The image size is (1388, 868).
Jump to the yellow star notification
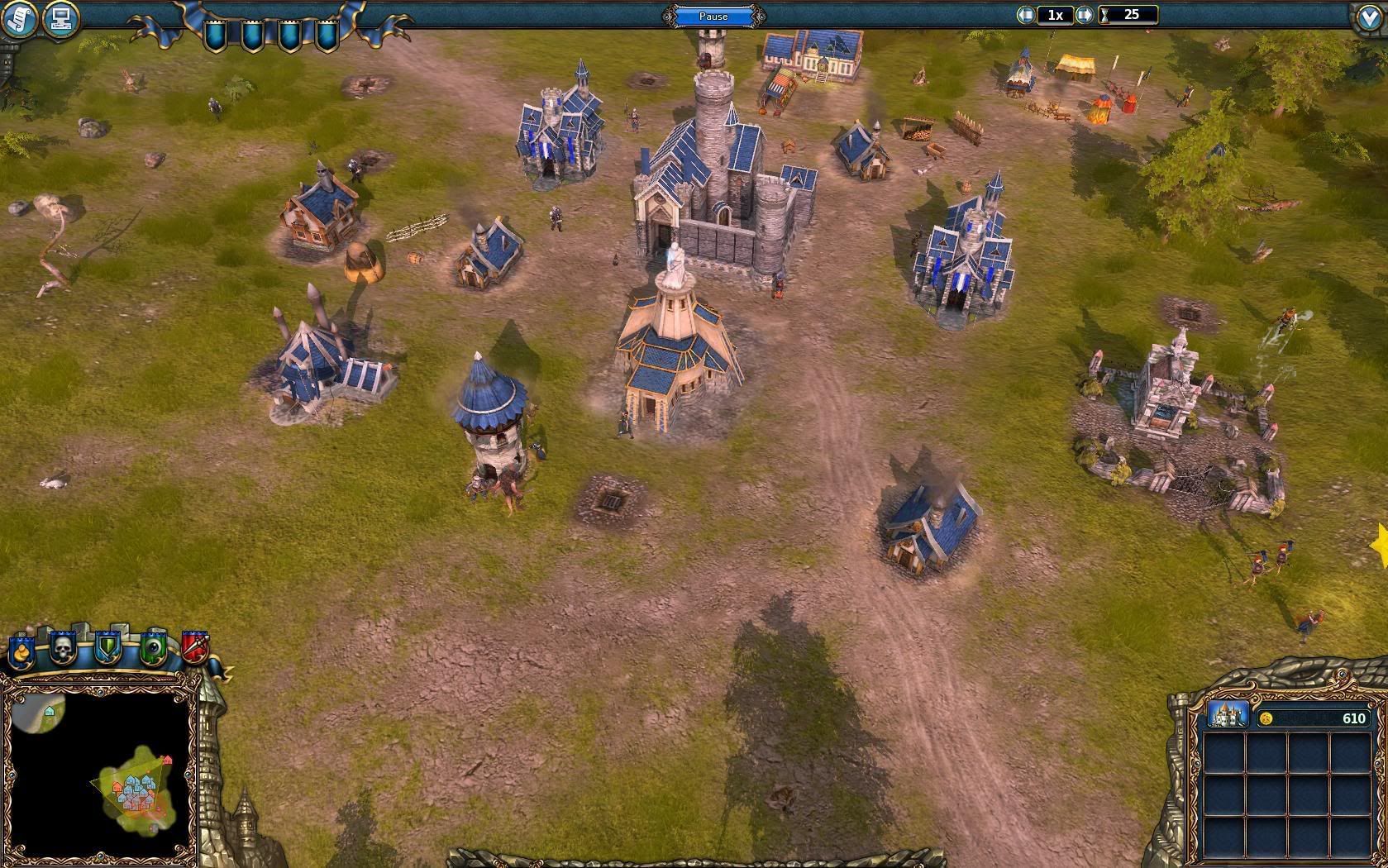point(1380,546)
